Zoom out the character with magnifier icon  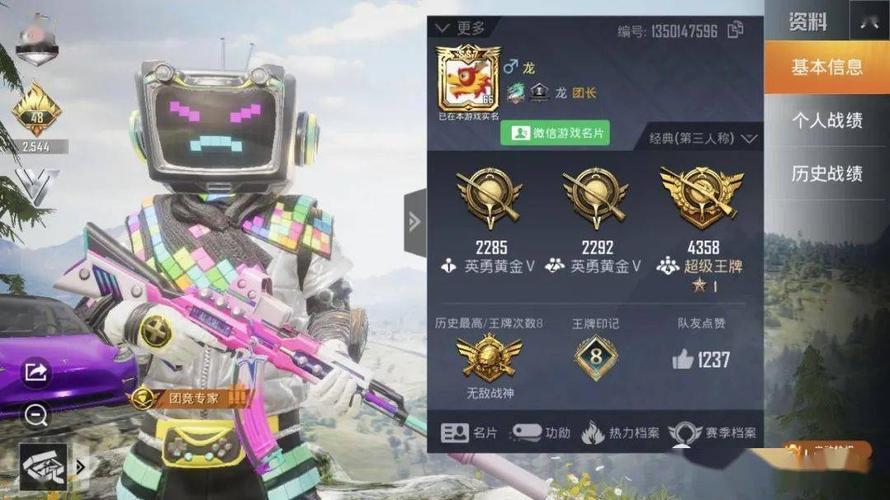point(36,416)
